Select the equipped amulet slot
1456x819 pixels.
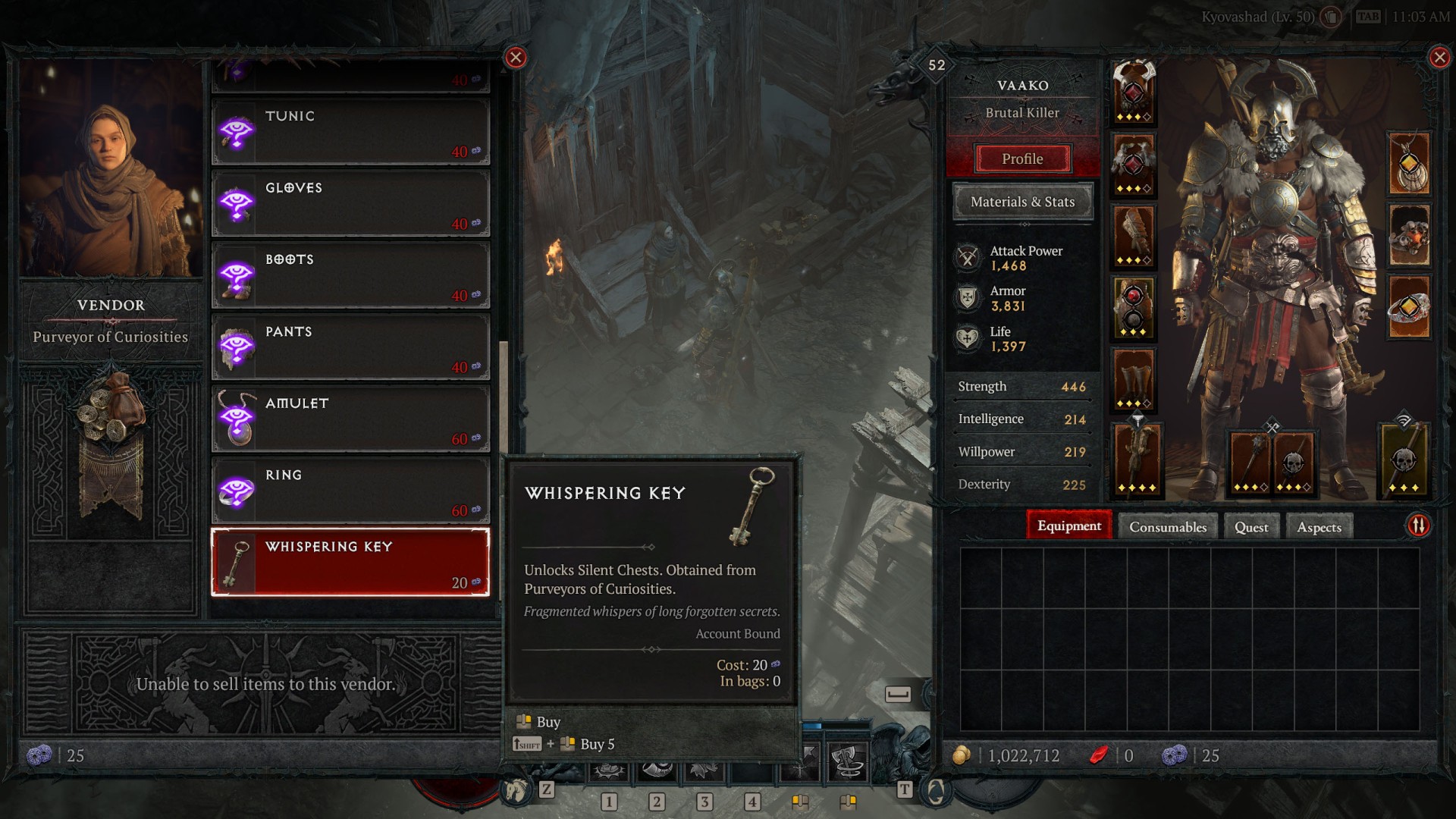click(1409, 164)
